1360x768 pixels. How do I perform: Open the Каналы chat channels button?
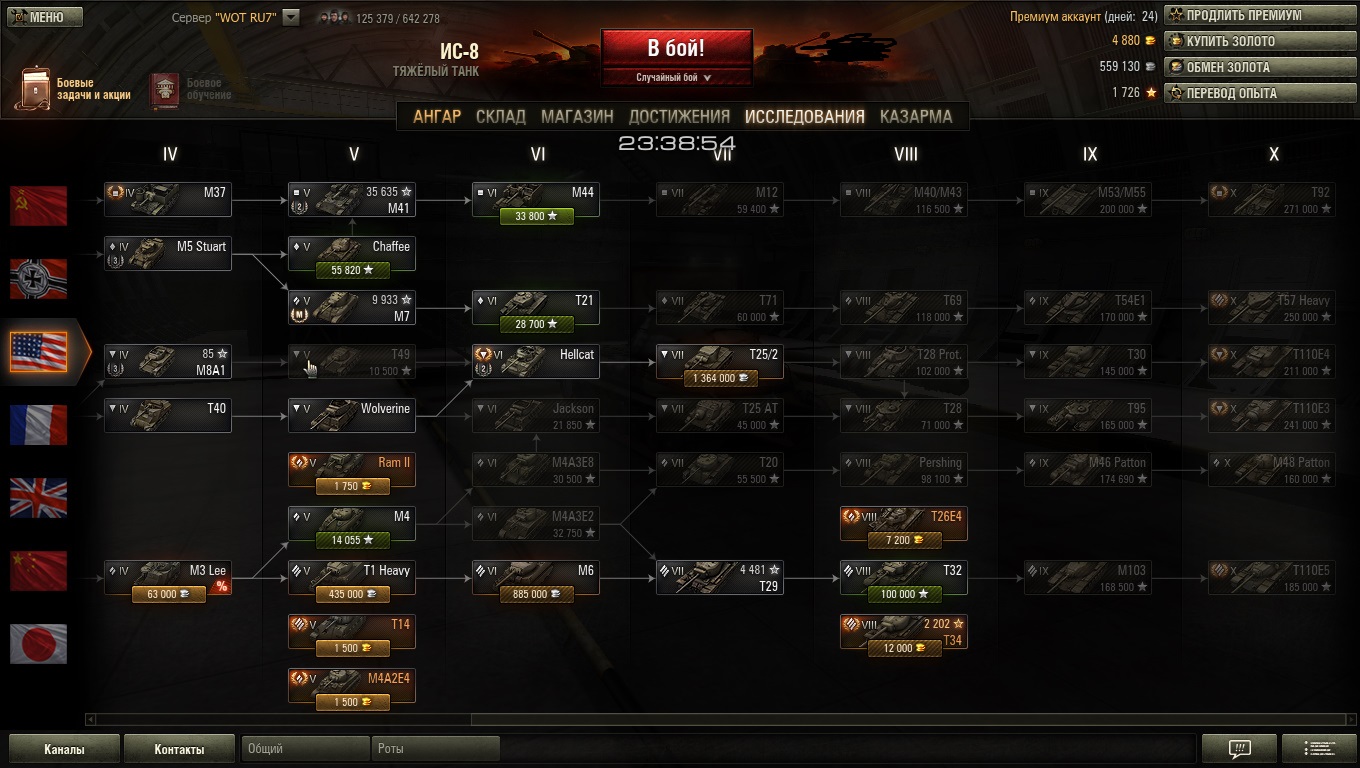coord(64,749)
